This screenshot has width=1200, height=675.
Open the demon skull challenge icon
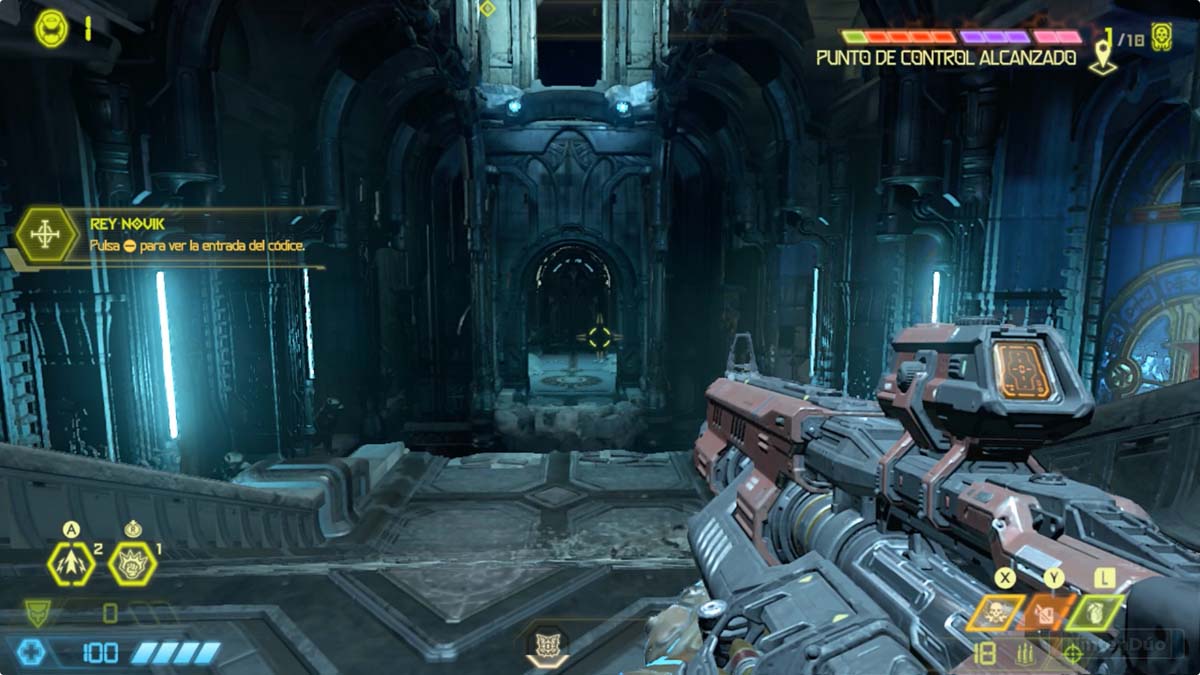coord(1161,37)
